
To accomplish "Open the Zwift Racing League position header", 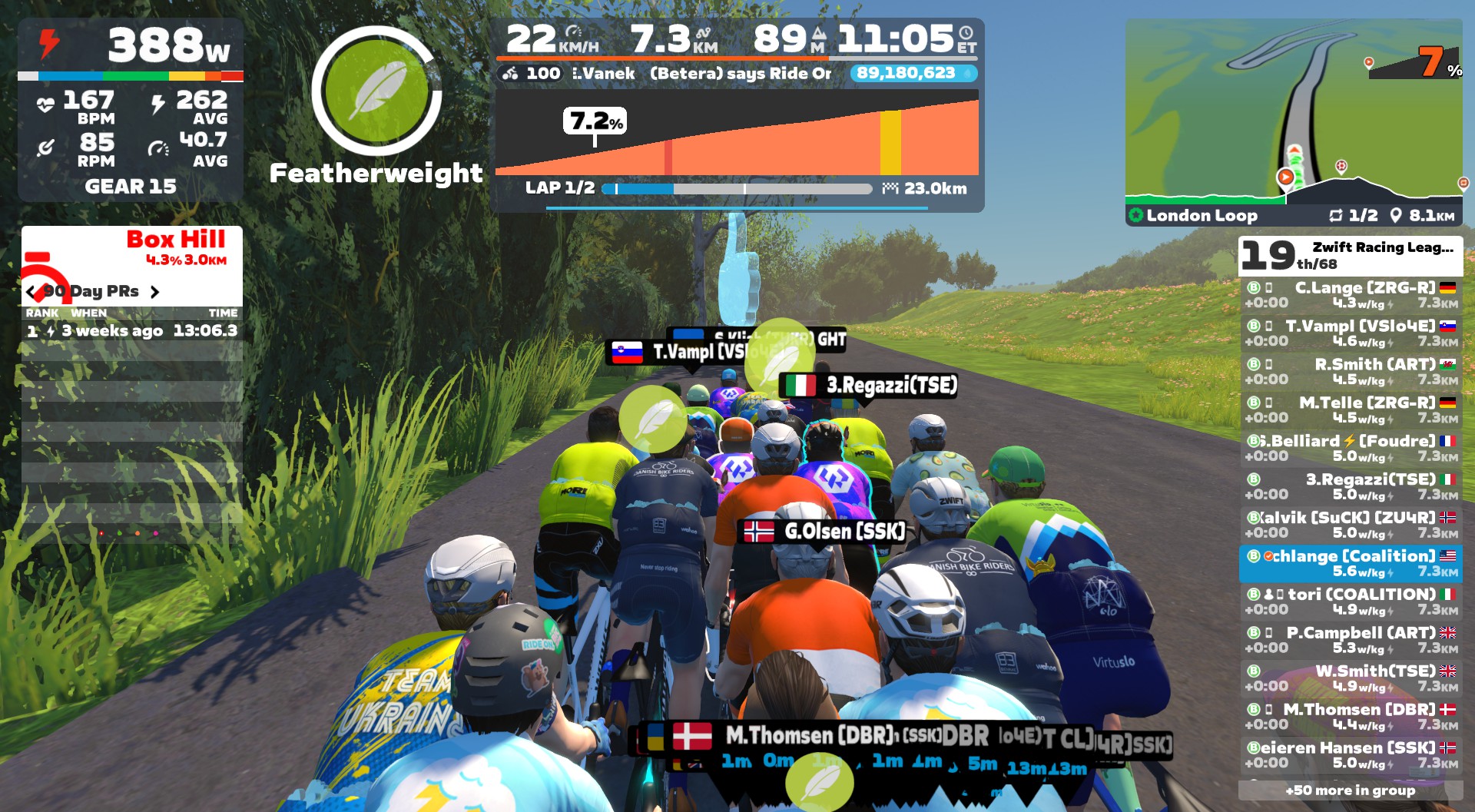I will coord(1350,255).
